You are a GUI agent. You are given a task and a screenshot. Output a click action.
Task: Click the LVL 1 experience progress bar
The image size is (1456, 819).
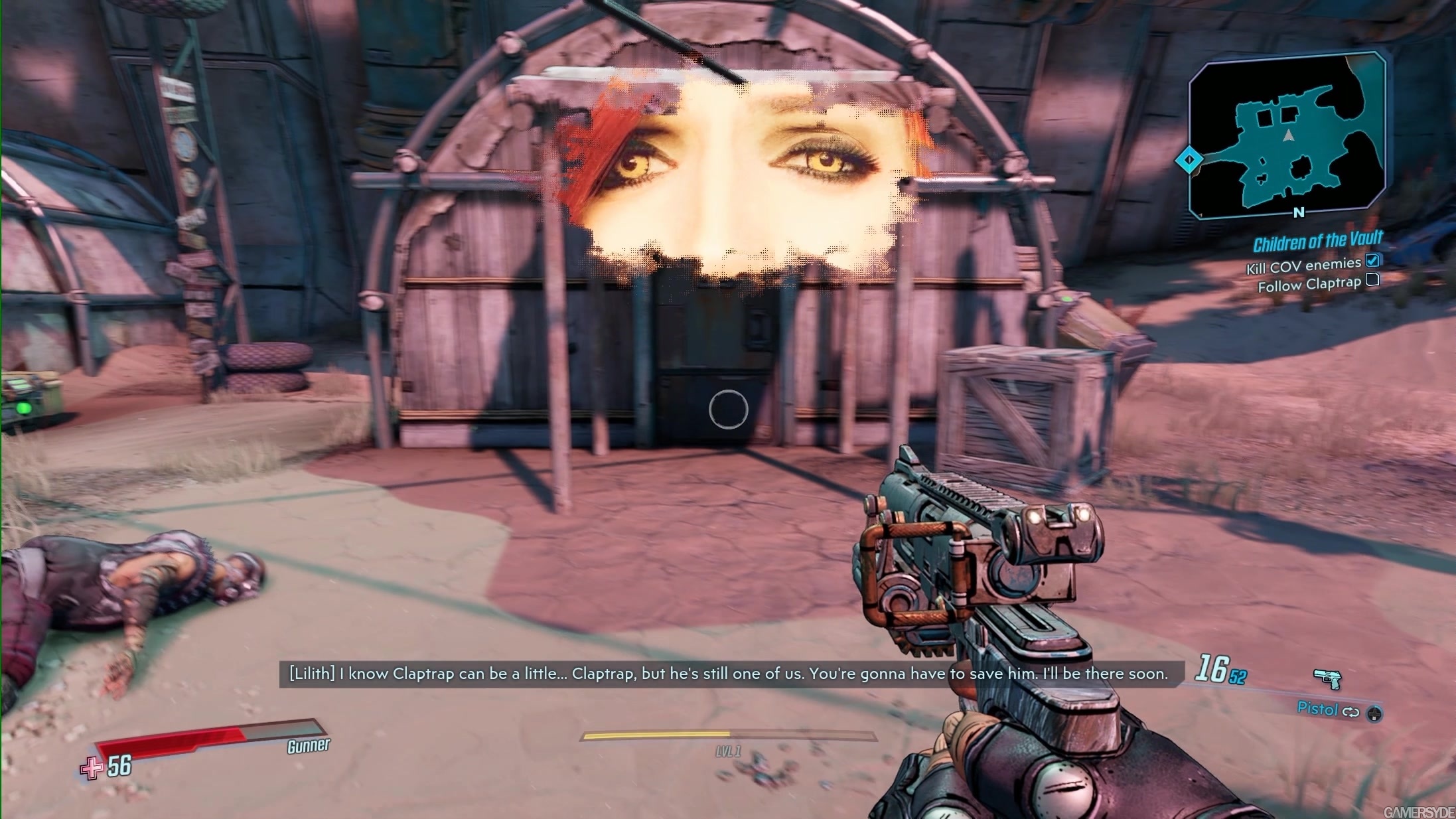tap(728, 735)
